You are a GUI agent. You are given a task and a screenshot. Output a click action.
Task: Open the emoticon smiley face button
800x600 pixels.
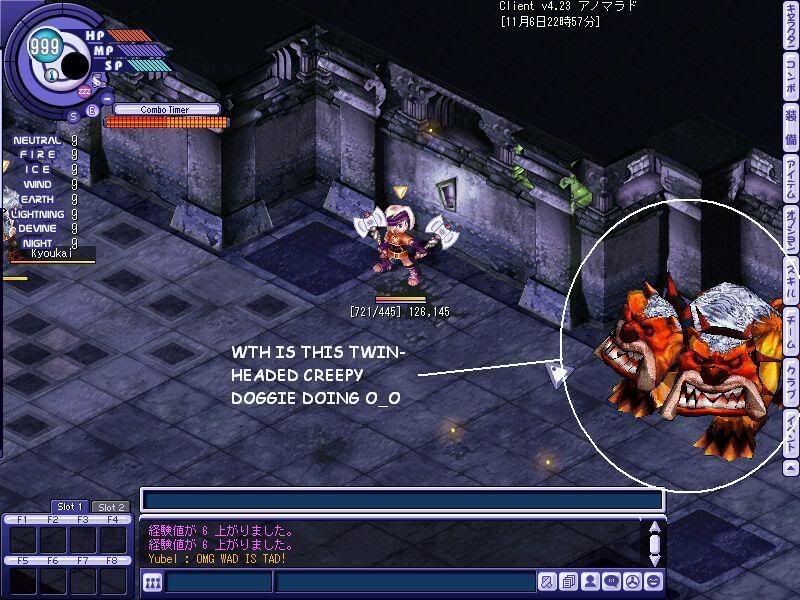(653, 582)
